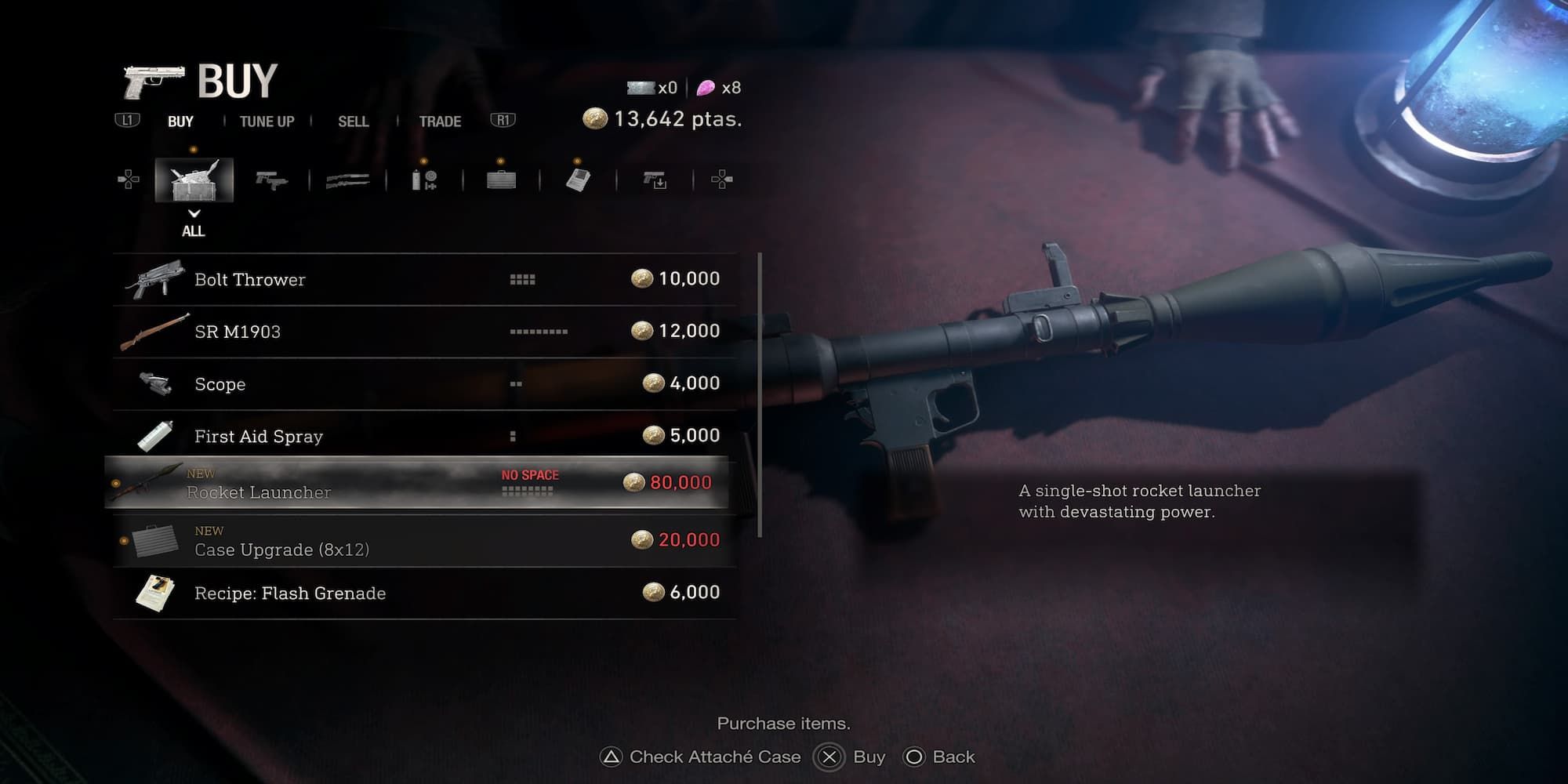The image size is (1568, 784).
Task: Open the recipes and maps category
Action: pos(578,179)
